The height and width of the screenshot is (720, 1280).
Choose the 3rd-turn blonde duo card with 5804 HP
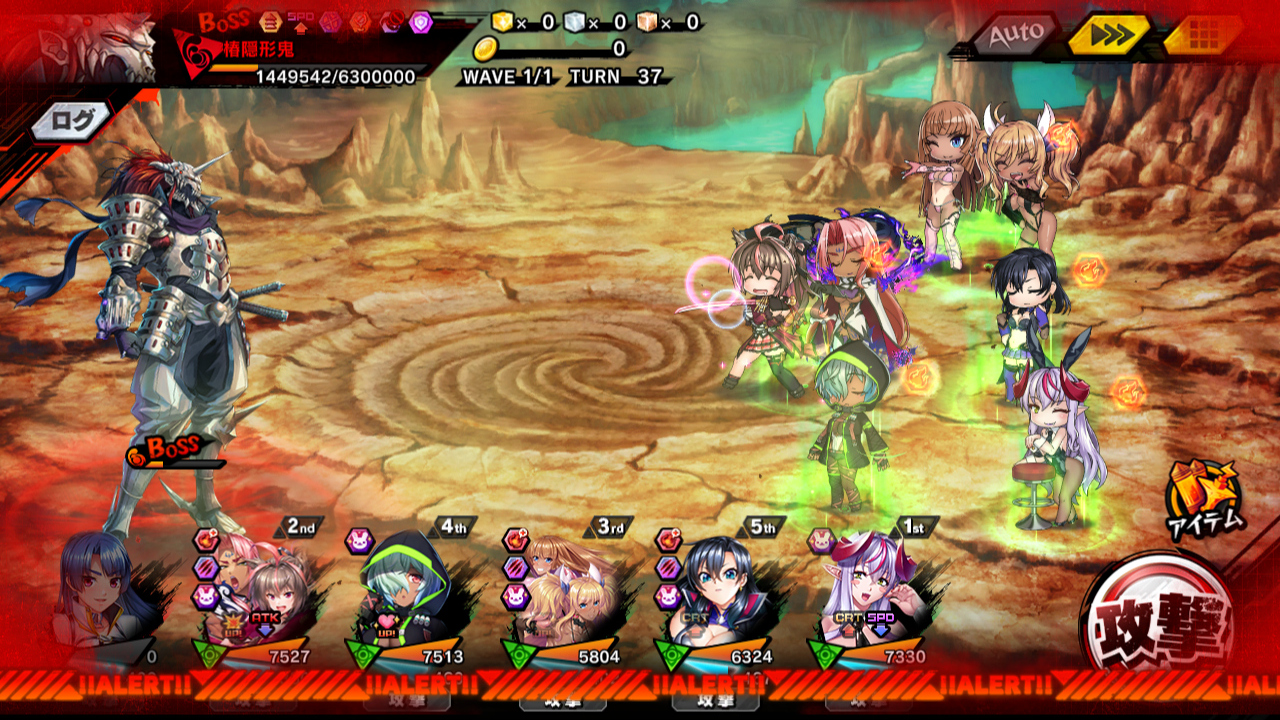(562, 597)
